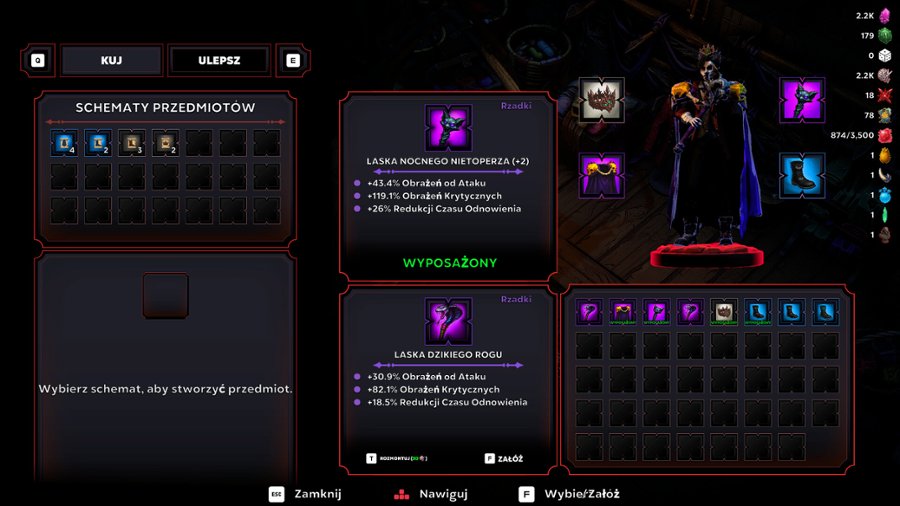Click the Laska Dzikiego Rogu item icon
900x506 pixels.
click(448, 322)
